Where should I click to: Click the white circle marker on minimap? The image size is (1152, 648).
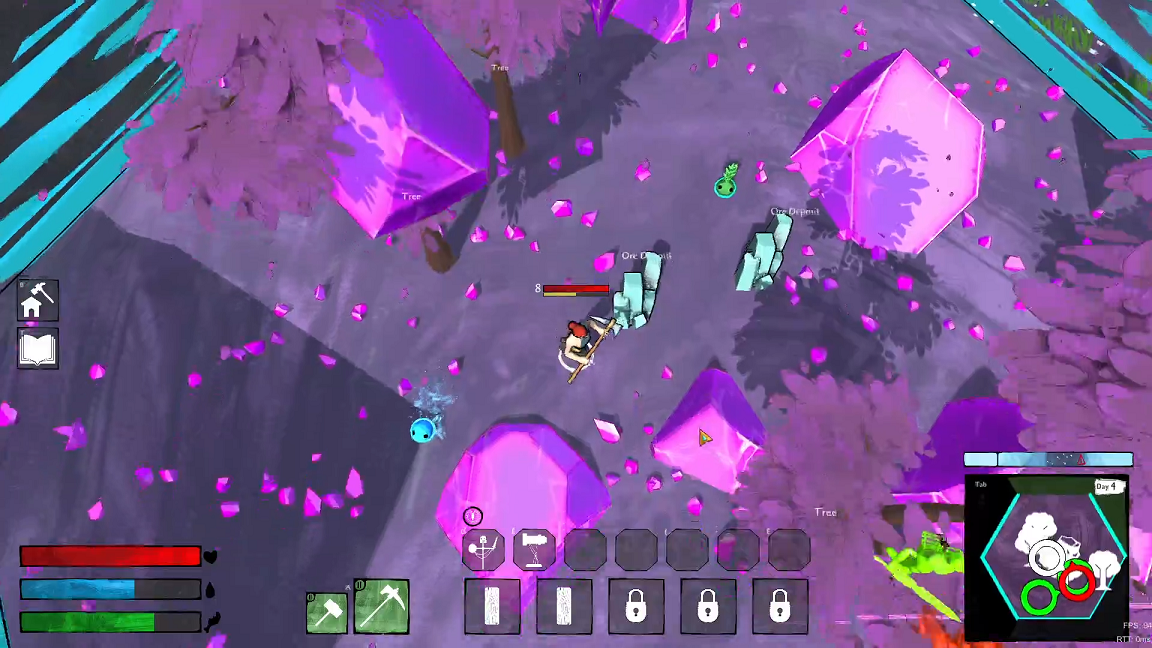point(1047,556)
